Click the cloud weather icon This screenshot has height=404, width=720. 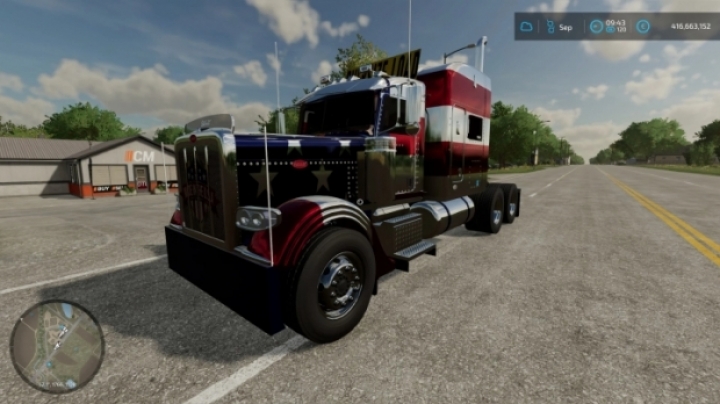coord(527,26)
